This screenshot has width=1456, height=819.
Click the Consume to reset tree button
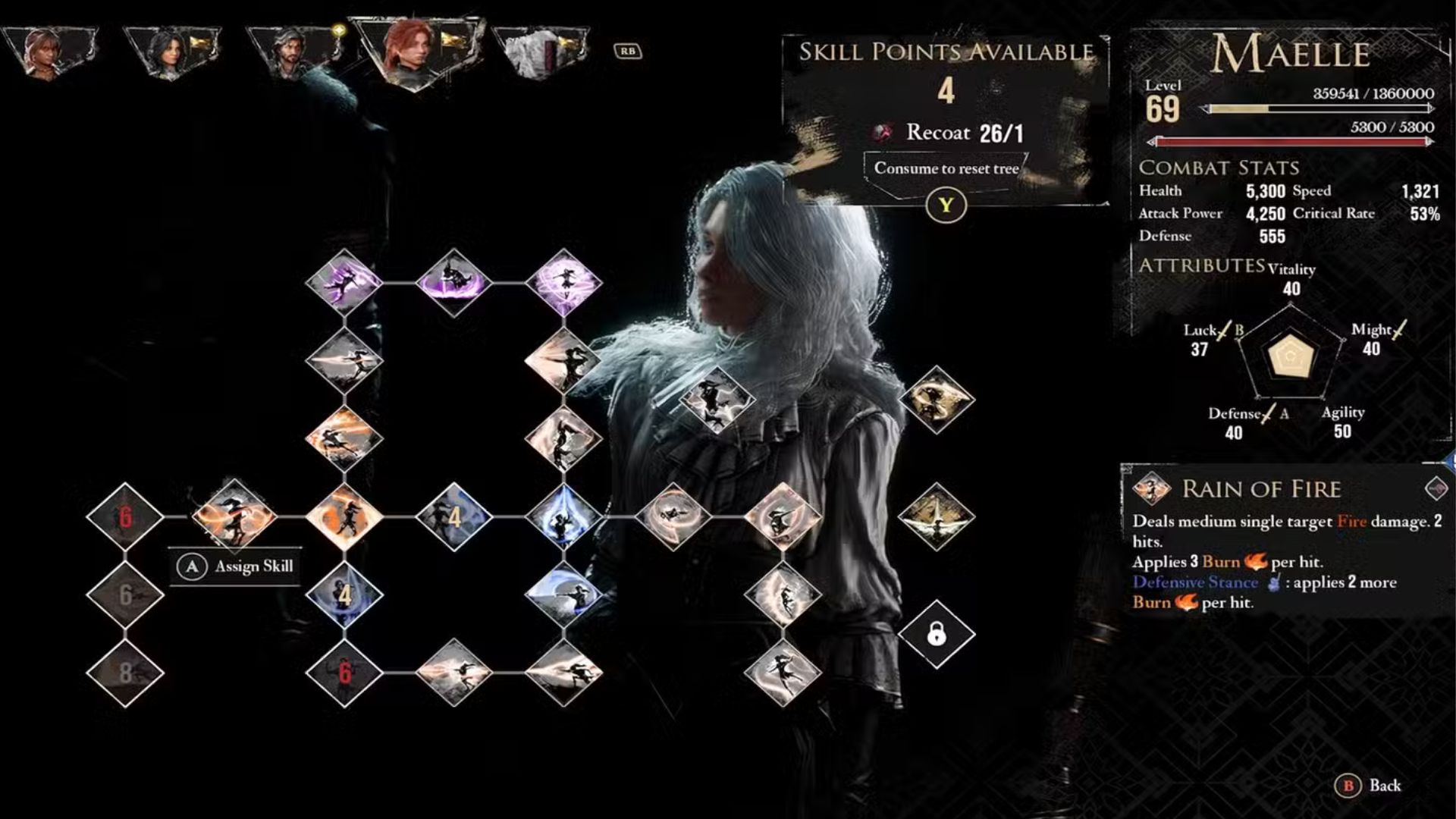click(x=946, y=168)
